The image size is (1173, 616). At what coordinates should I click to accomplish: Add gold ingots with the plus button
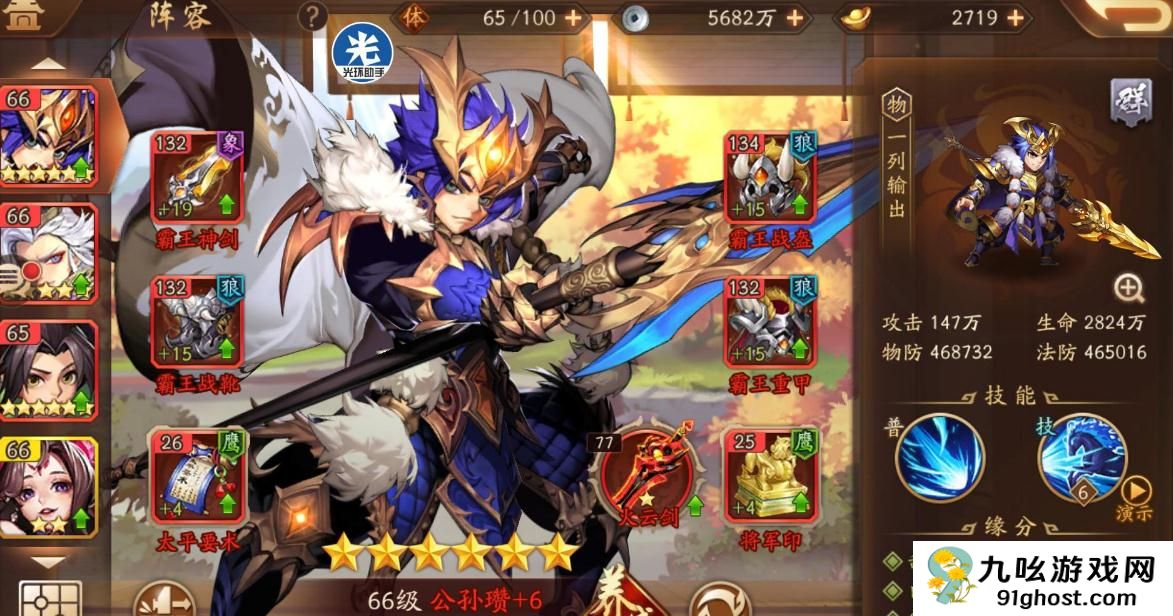click(x=1015, y=17)
